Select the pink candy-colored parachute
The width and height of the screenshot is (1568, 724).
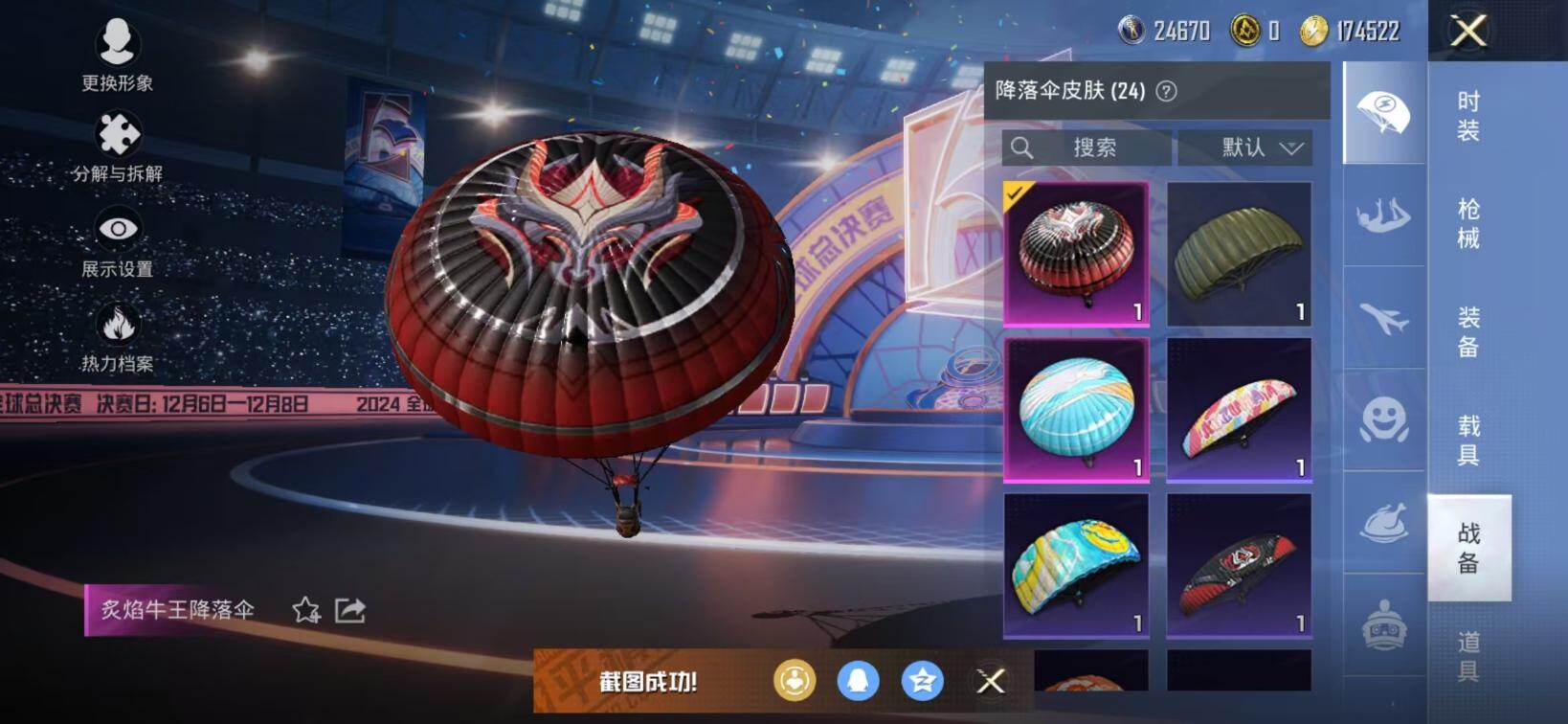point(1239,409)
